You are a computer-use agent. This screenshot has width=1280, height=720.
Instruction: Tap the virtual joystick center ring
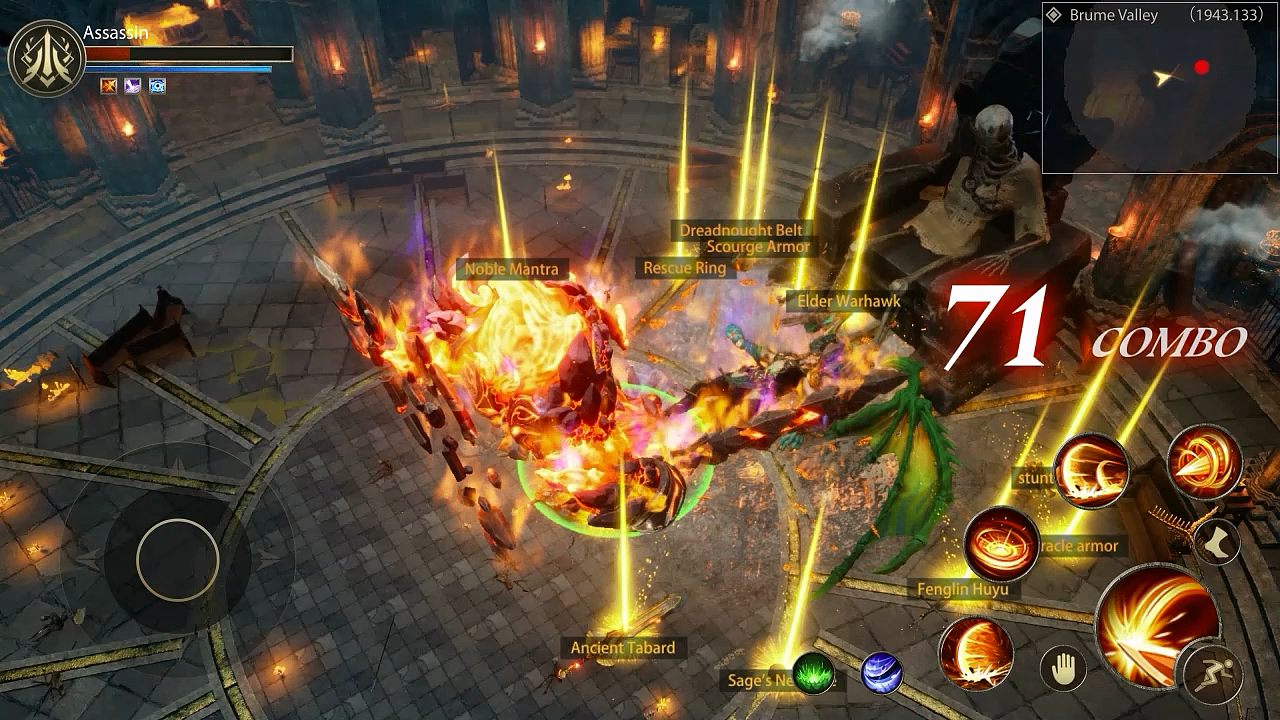(x=178, y=560)
